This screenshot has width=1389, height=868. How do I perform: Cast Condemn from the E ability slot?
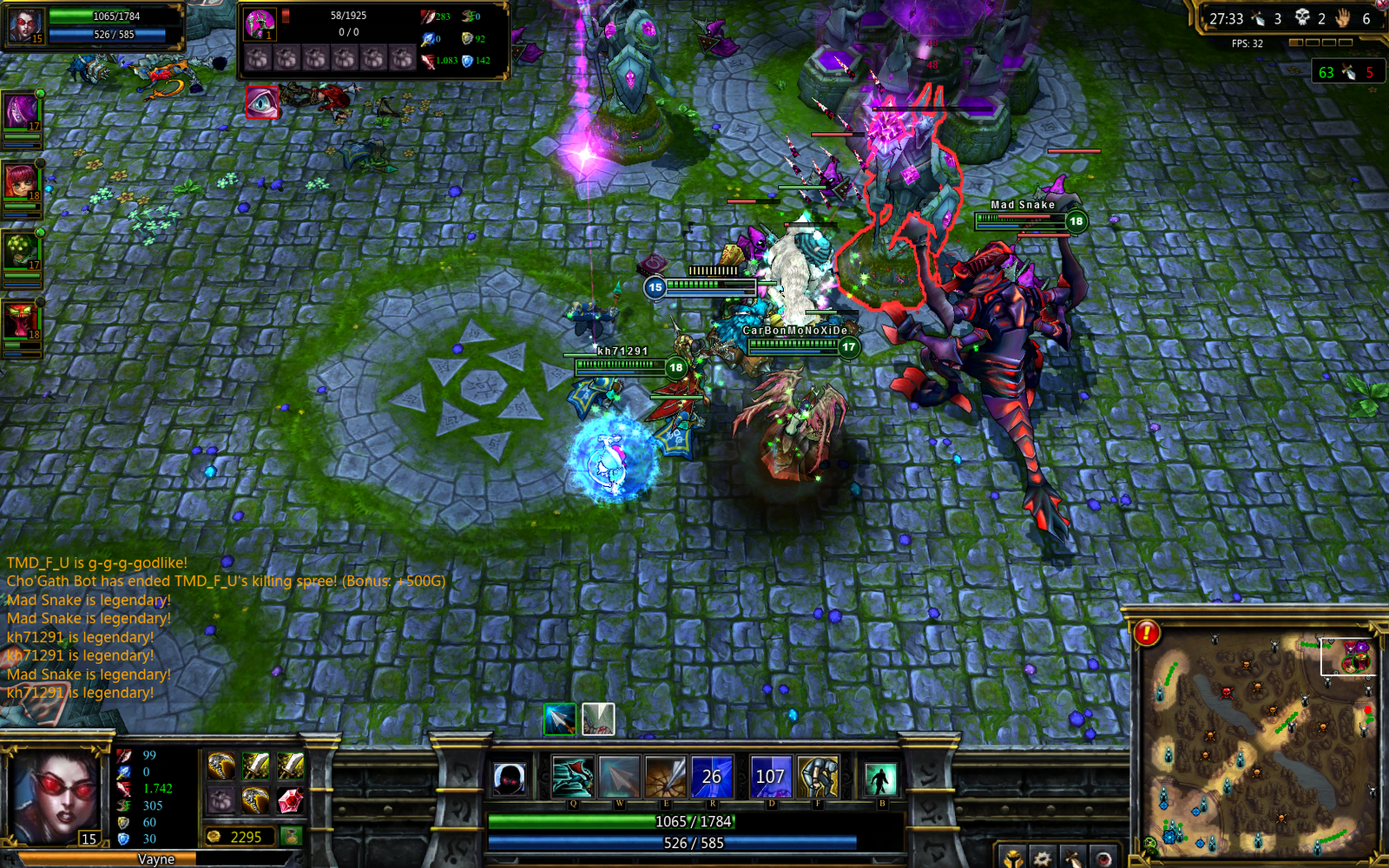pos(665,776)
